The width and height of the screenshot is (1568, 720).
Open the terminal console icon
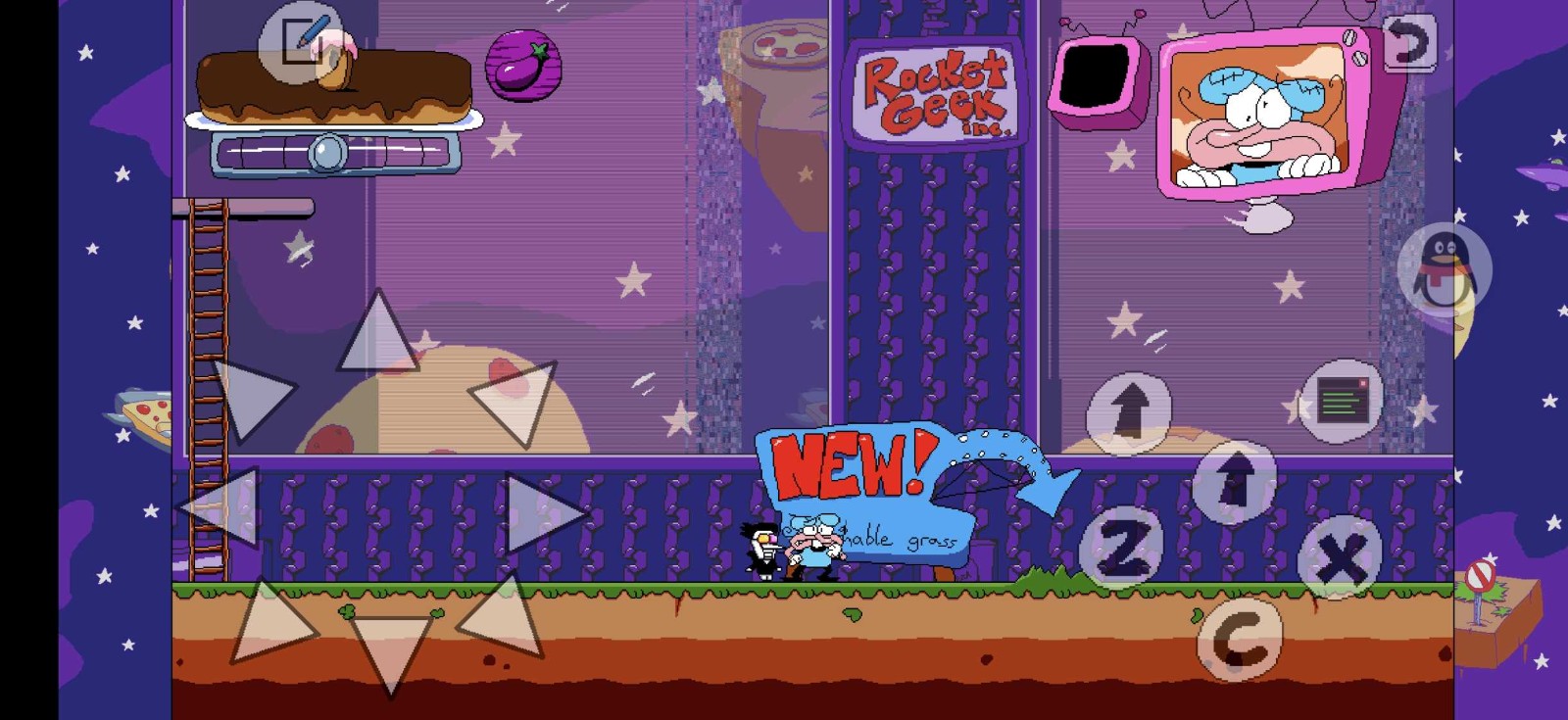(1342, 401)
